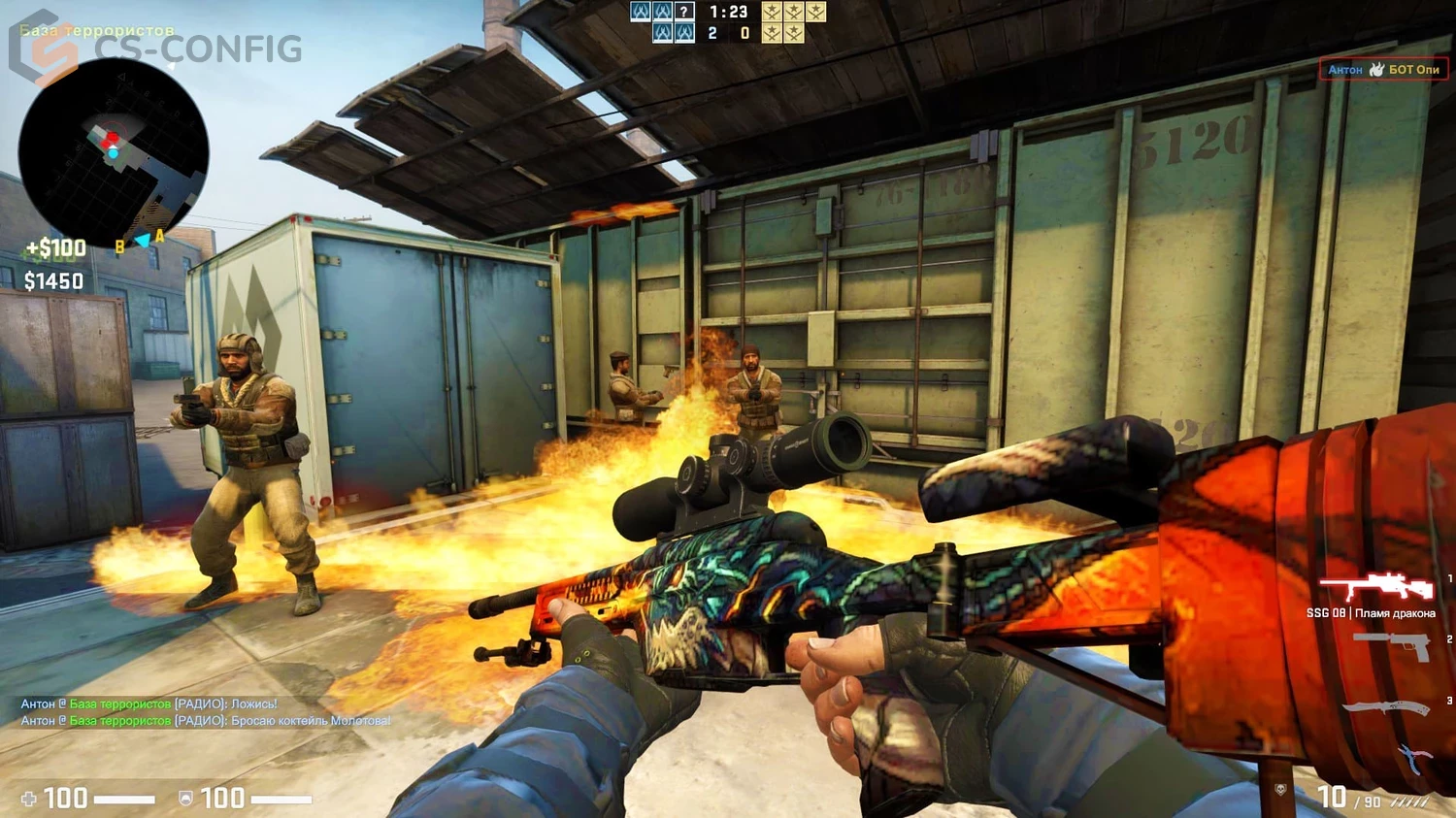Click the armor shield icon near ammo counter

(x=183, y=798)
